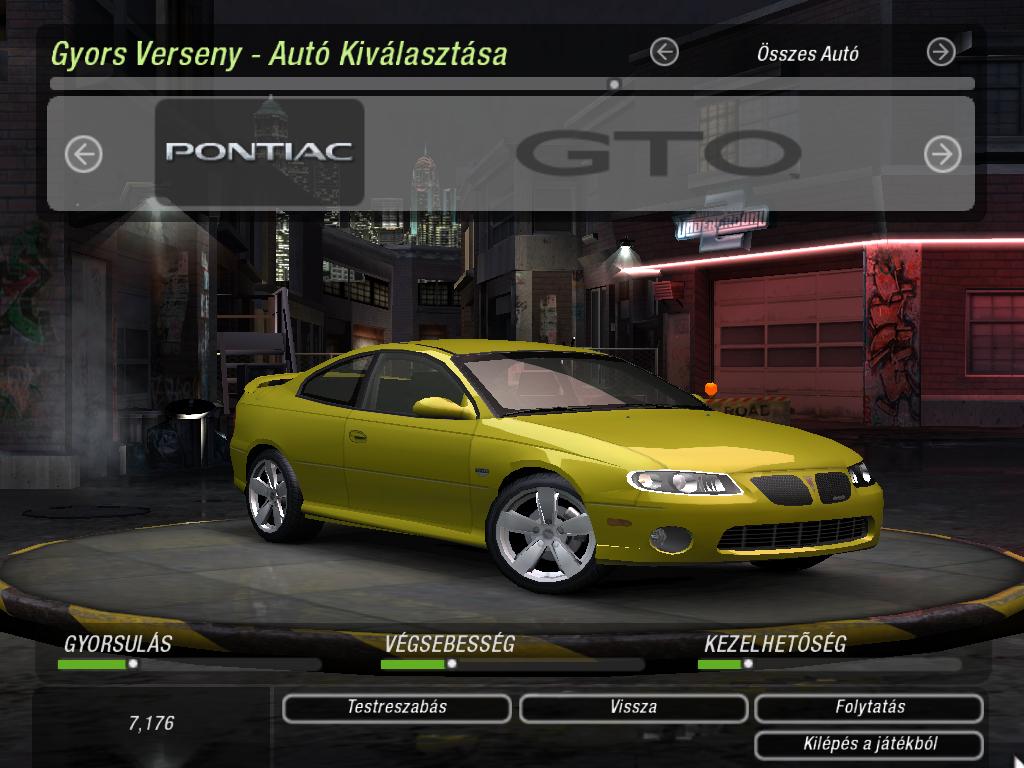Click the car list scrollbar handle
This screenshot has height=768, width=1024.
[614, 85]
